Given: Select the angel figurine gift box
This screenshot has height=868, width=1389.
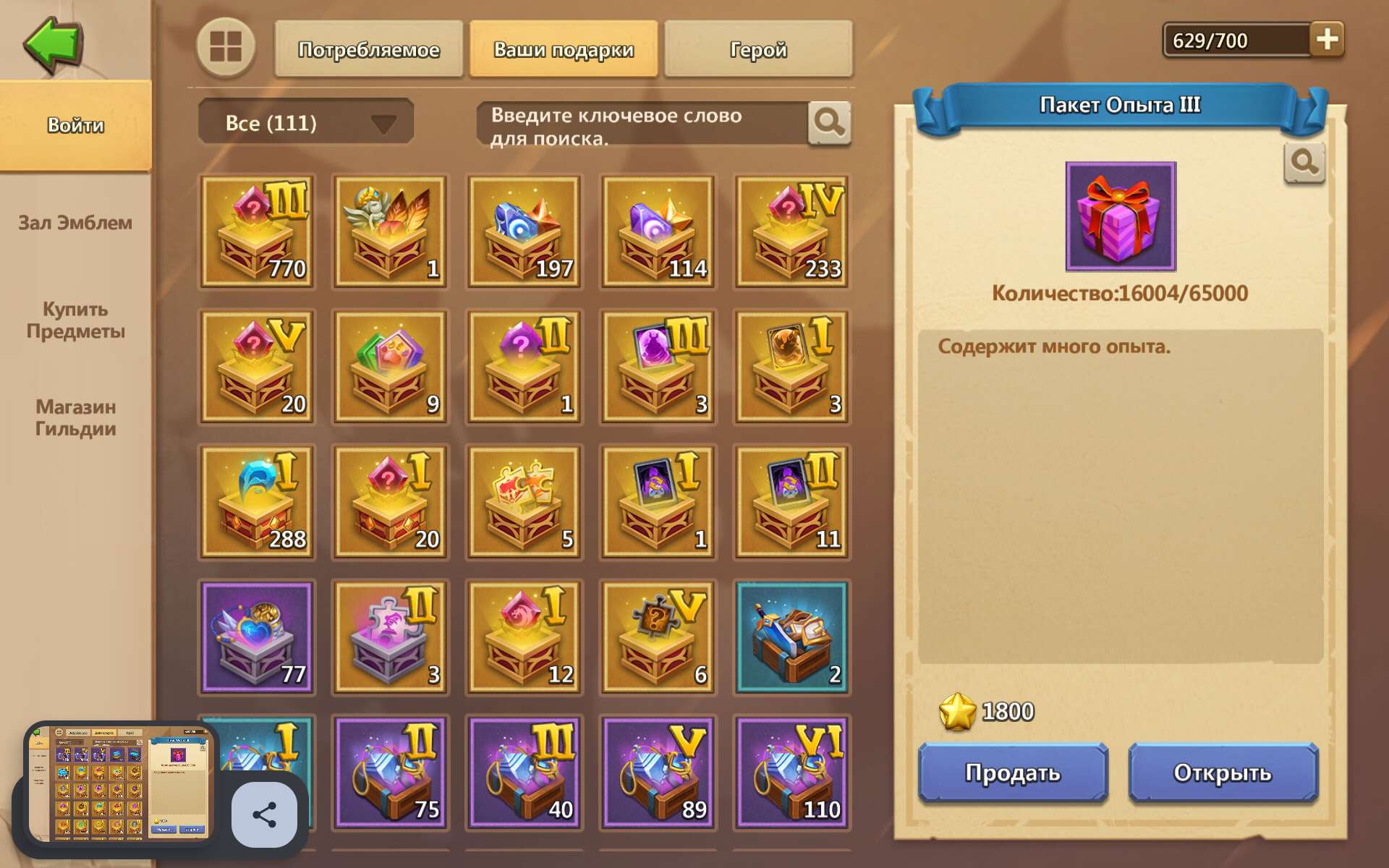Looking at the screenshot, I should (391, 231).
